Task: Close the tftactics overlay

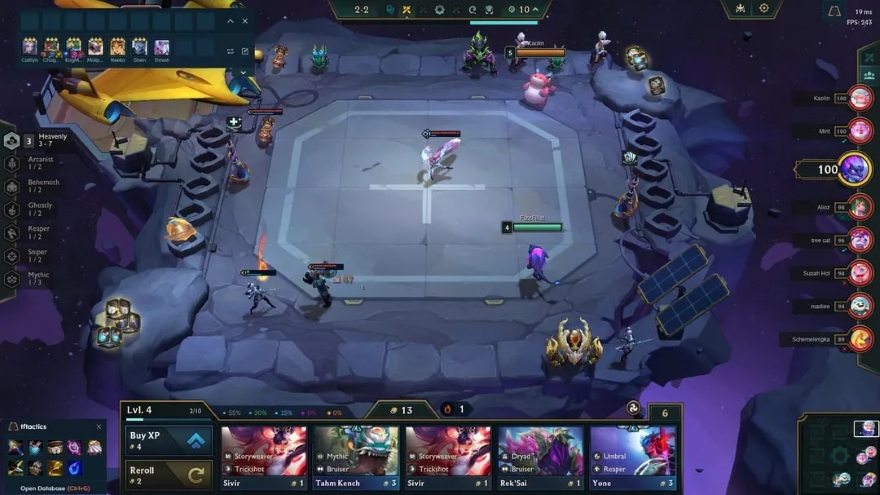Action: (97, 427)
